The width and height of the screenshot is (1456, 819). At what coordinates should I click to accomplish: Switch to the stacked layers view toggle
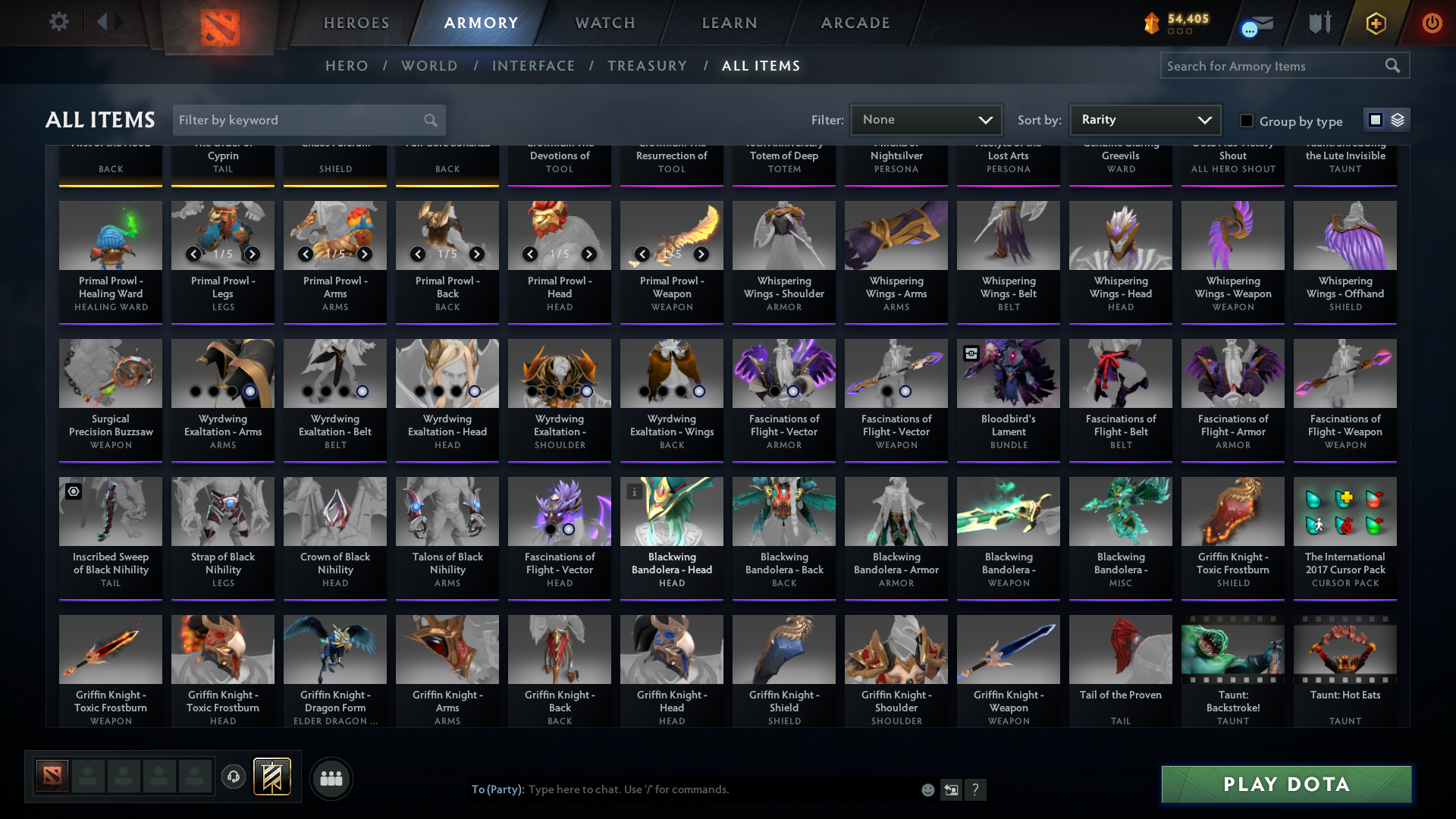1398,119
